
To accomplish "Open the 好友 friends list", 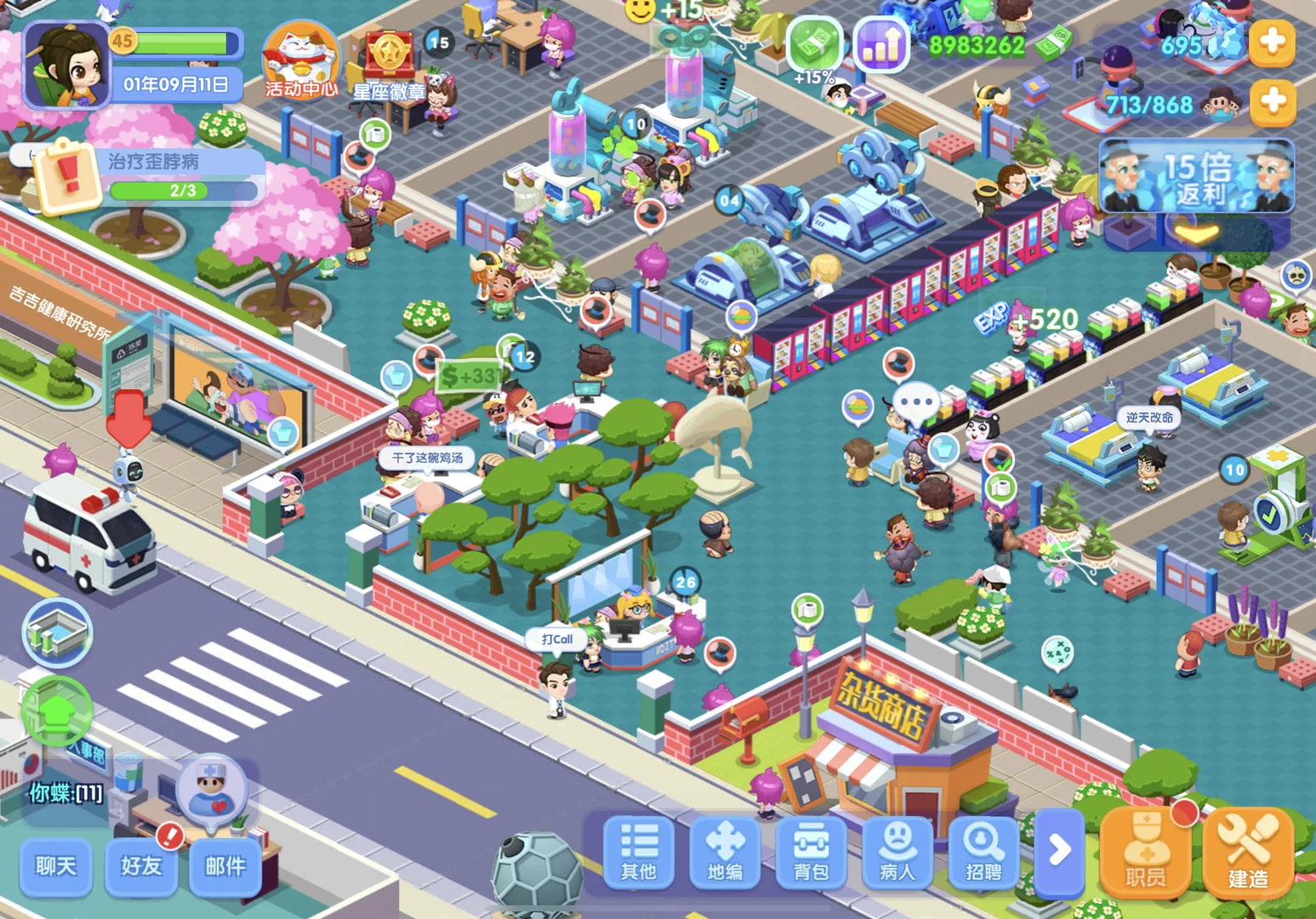I will coord(141,866).
